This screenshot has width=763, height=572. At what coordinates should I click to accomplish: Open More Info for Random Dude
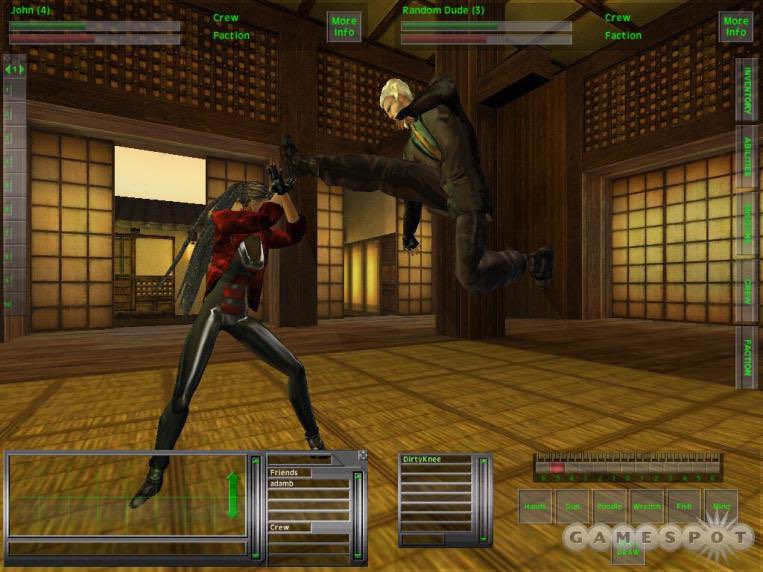point(736,26)
